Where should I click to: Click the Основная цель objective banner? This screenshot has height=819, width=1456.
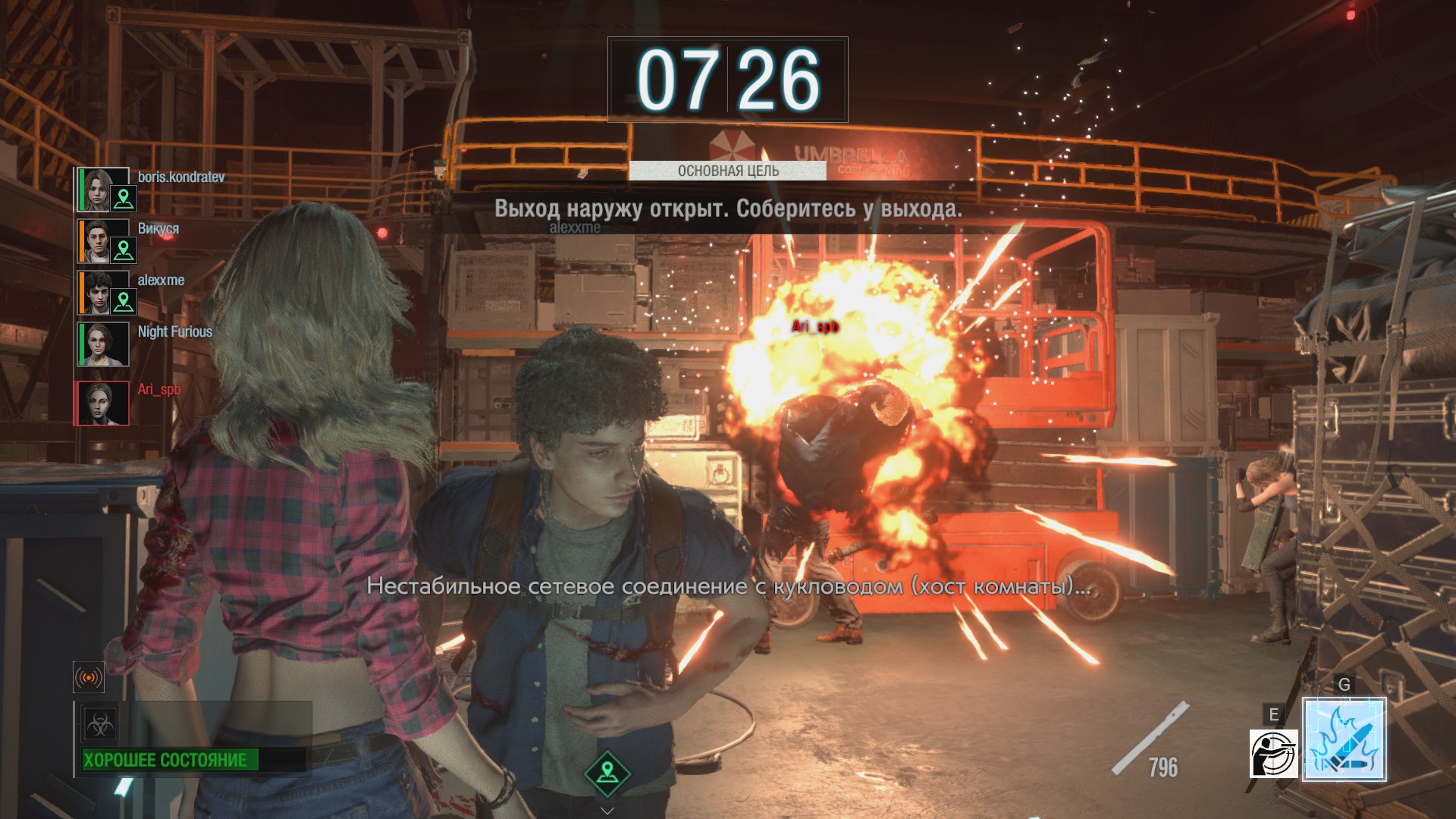[727, 171]
